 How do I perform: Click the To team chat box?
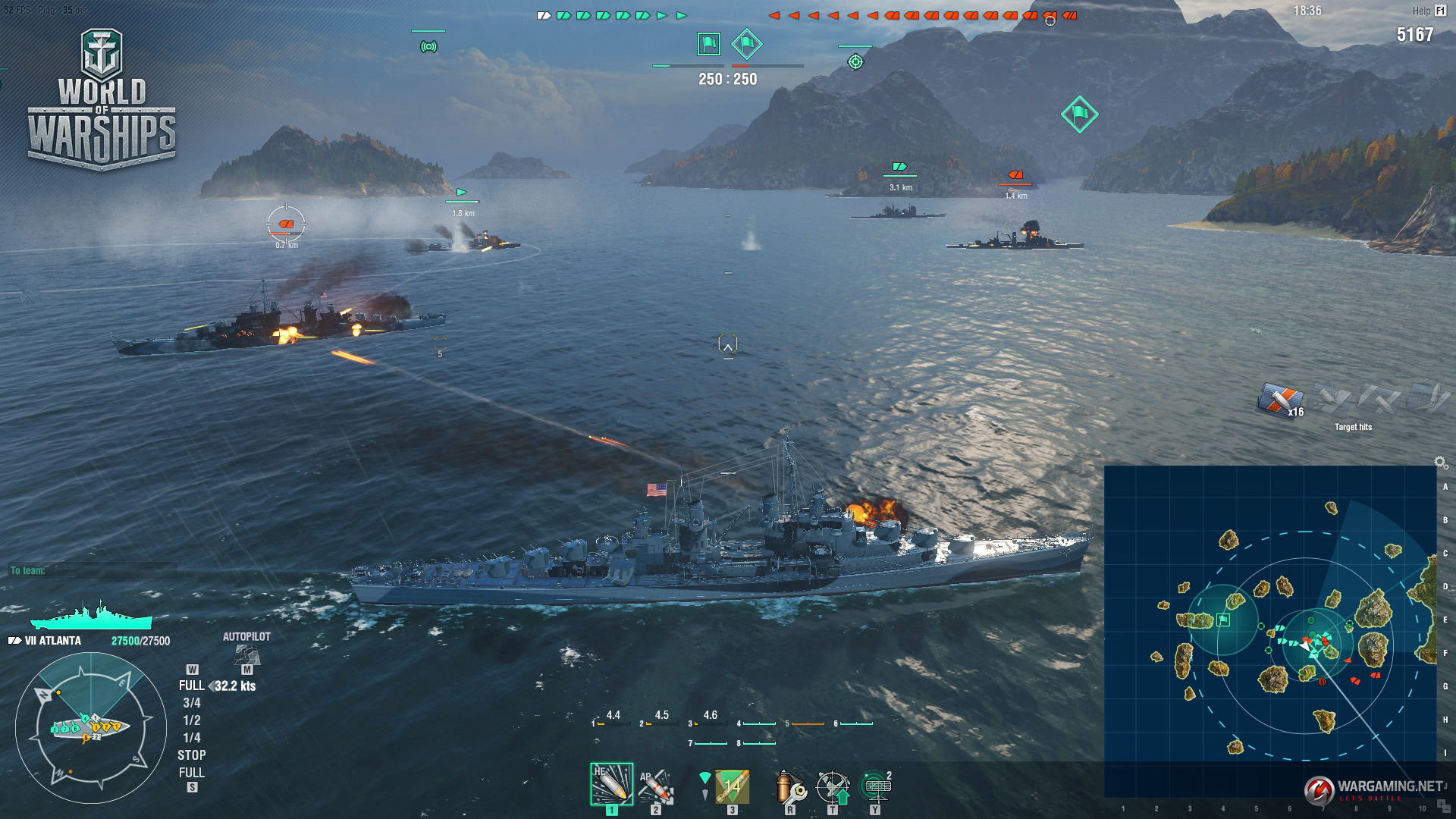pos(93,570)
